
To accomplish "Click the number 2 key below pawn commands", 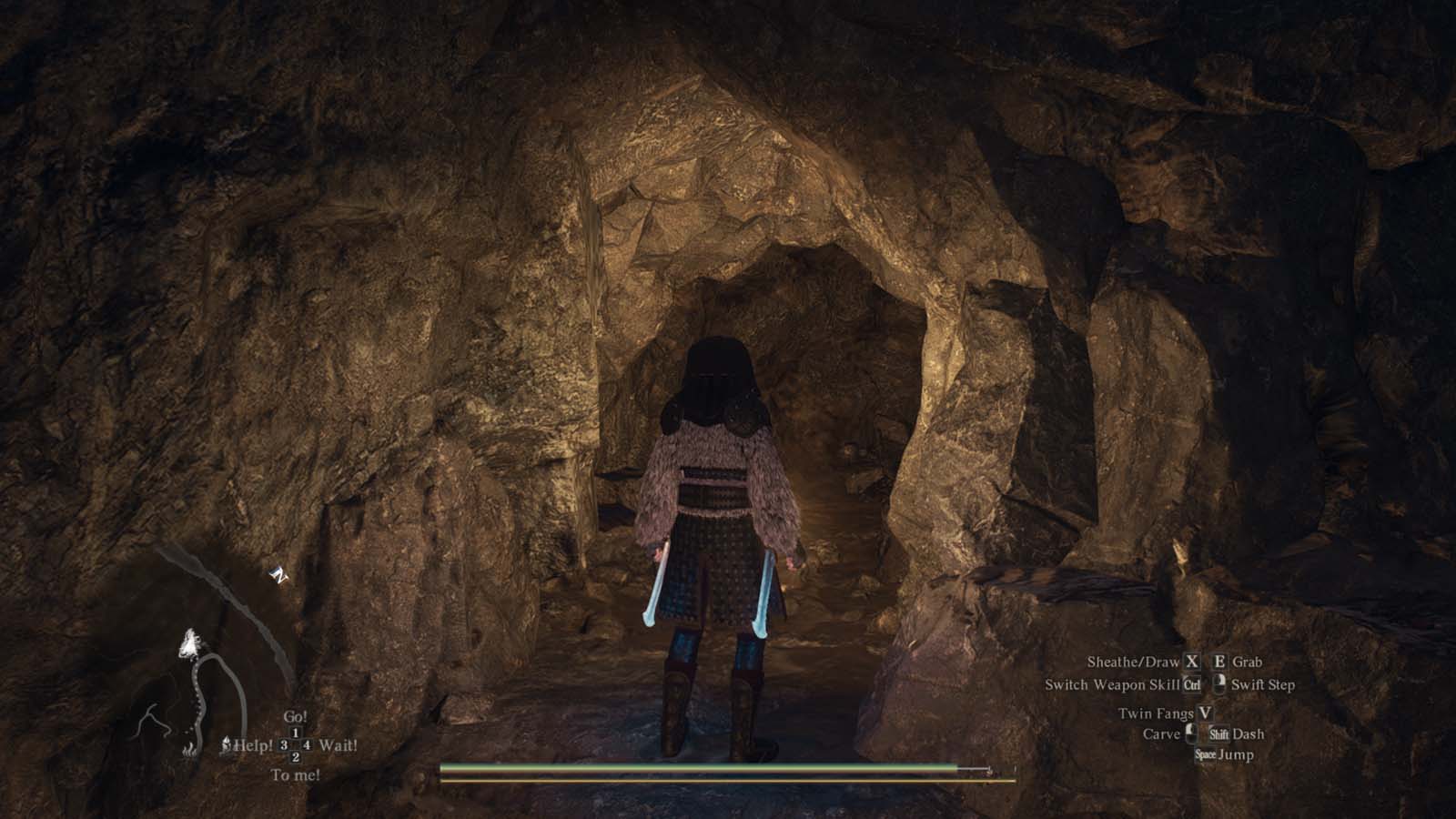I will 296,757.
